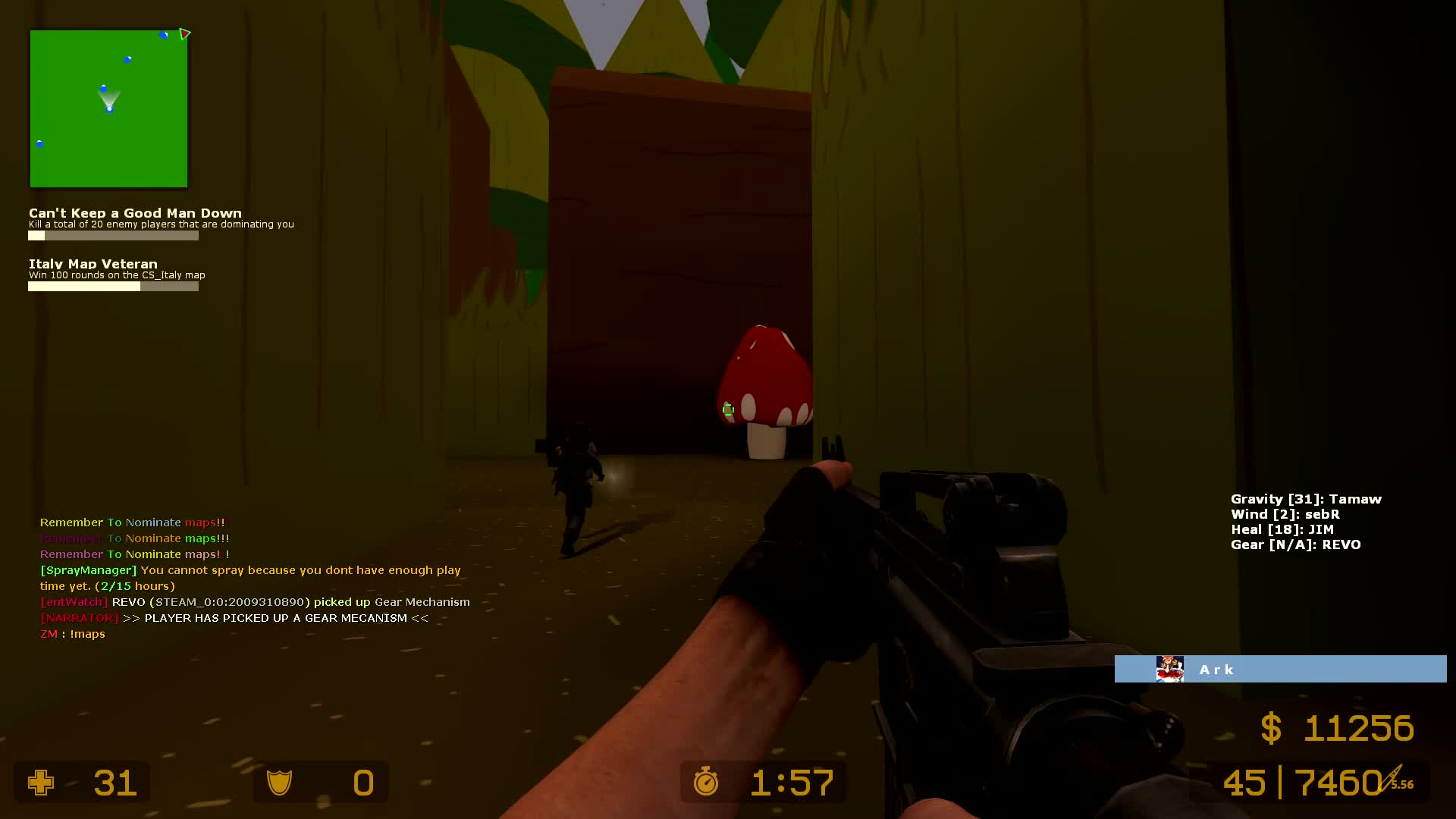Click the health cross icon
The image size is (1456, 819).
(x=42, y=782)
